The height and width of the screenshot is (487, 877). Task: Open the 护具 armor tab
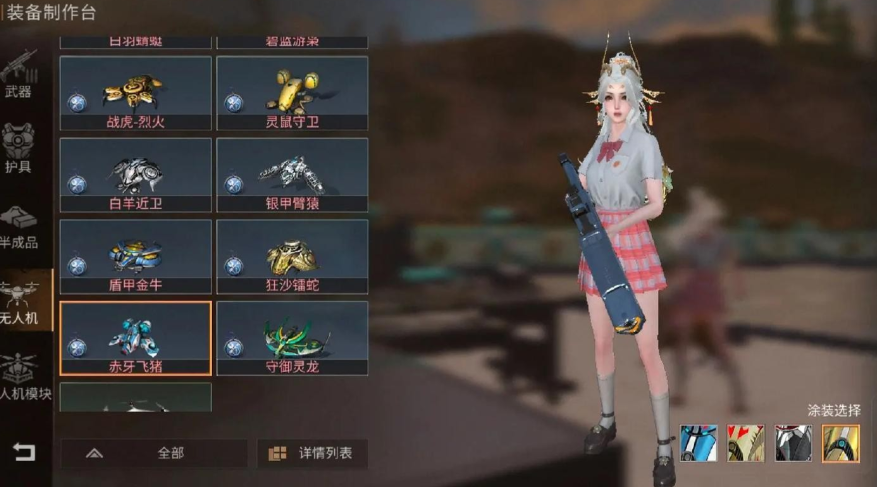coord(19,148)
